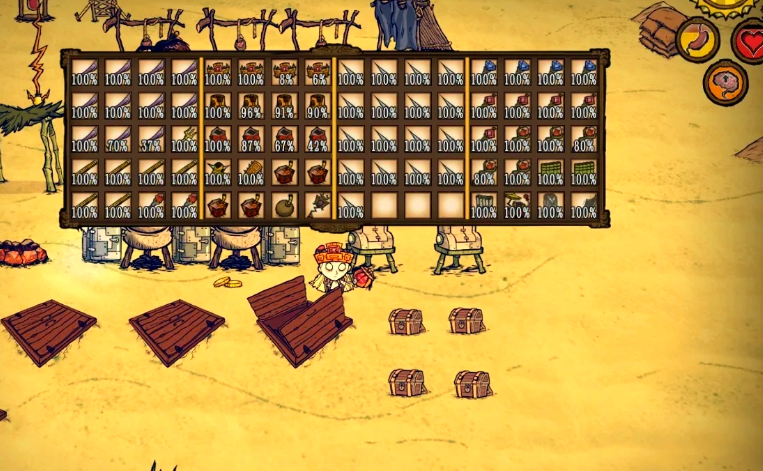Select the red helmet slot at 87%
The height and width of the screenshot is (471, 763).
(x=251, y=140)
